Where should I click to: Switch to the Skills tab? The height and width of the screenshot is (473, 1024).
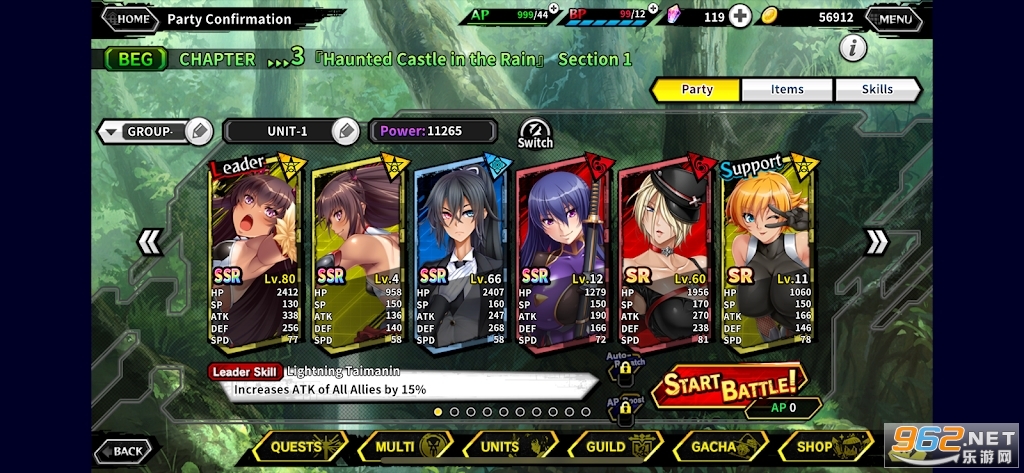point(877,89)
